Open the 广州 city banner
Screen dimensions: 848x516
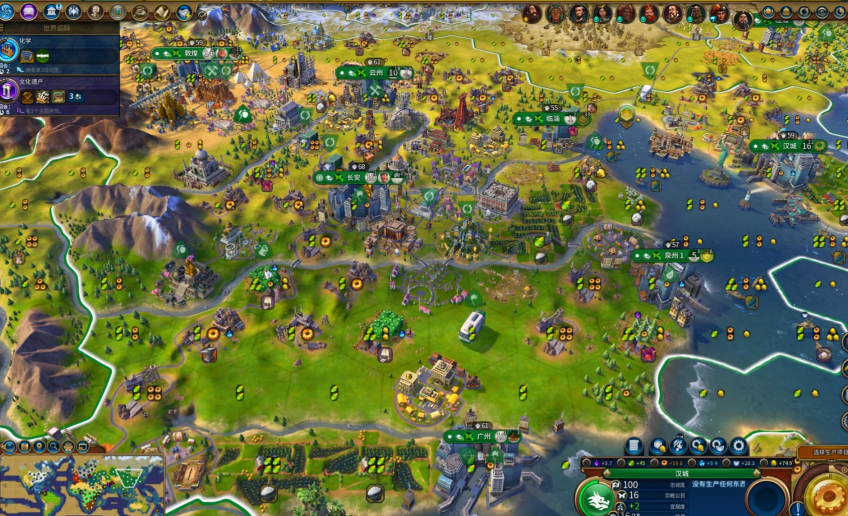click(x=482, y=437)
